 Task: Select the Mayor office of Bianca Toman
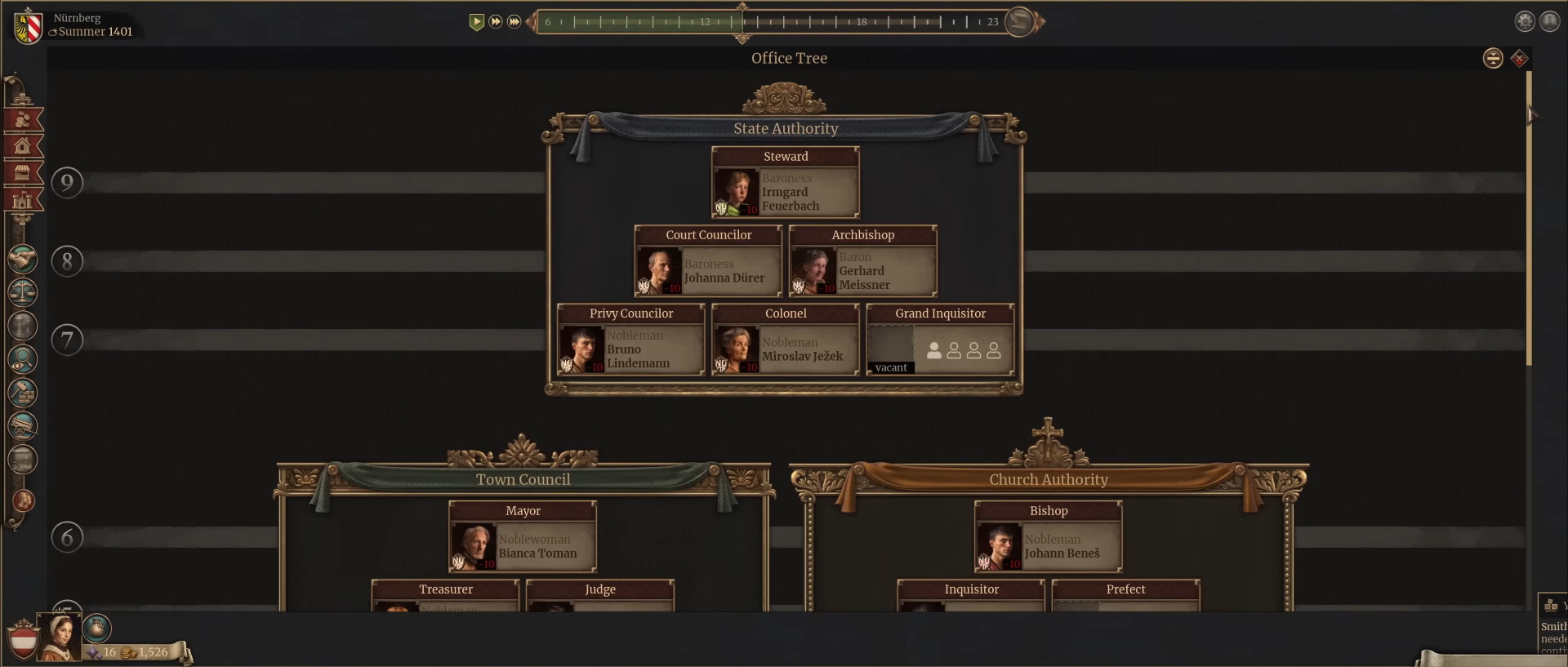tap(523, 537)
